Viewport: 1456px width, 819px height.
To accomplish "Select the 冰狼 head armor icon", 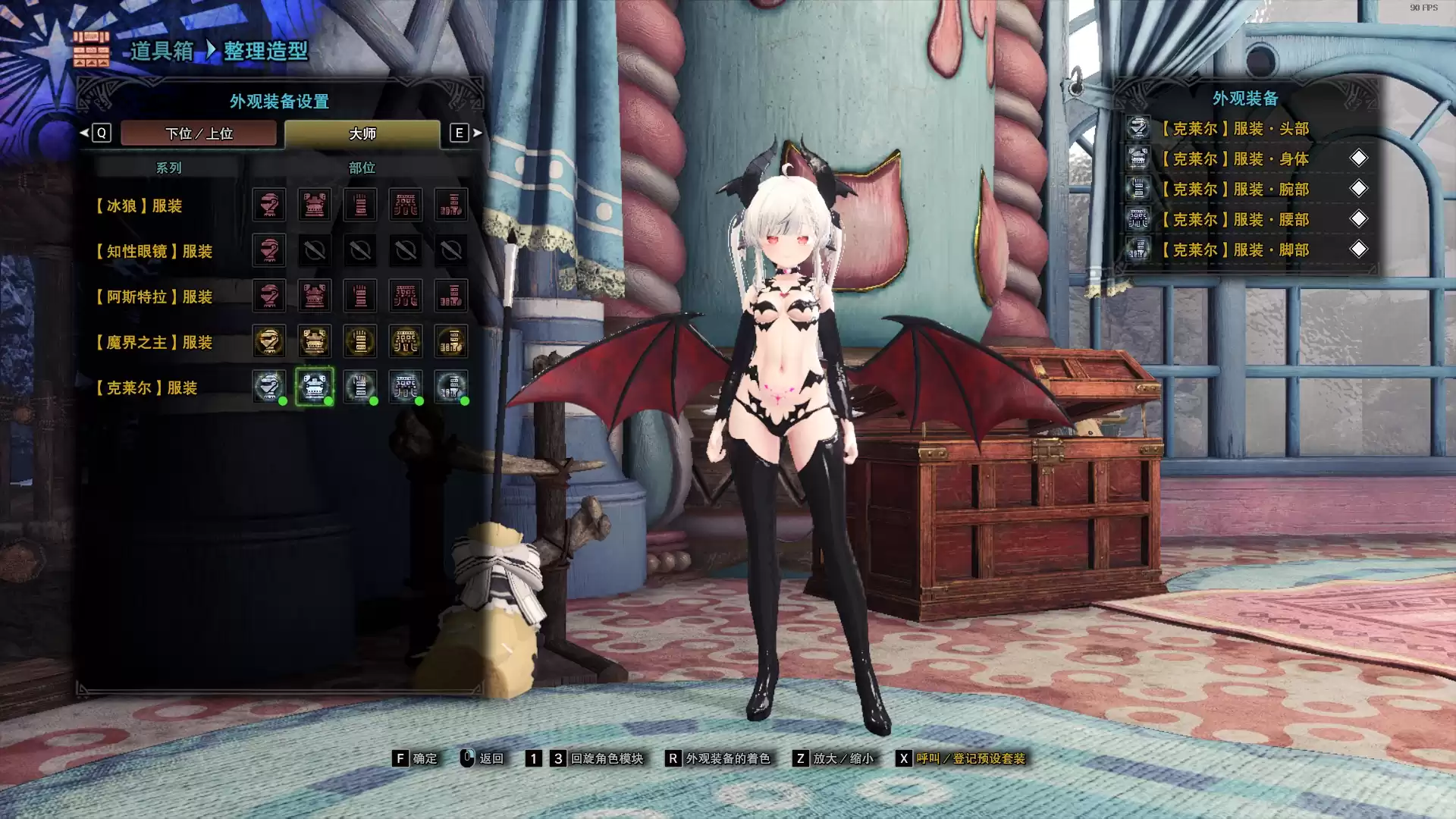I will [x=271, y=204].
